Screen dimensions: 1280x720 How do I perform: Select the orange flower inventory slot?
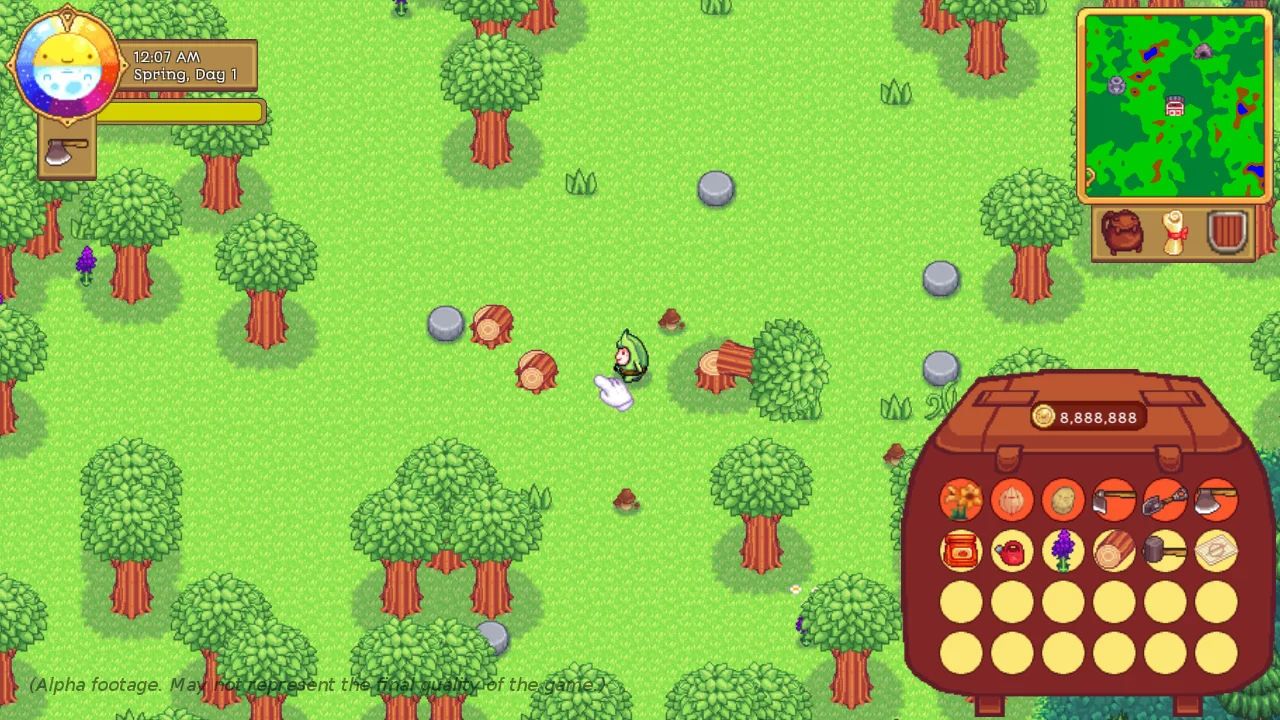pos(961,500)
